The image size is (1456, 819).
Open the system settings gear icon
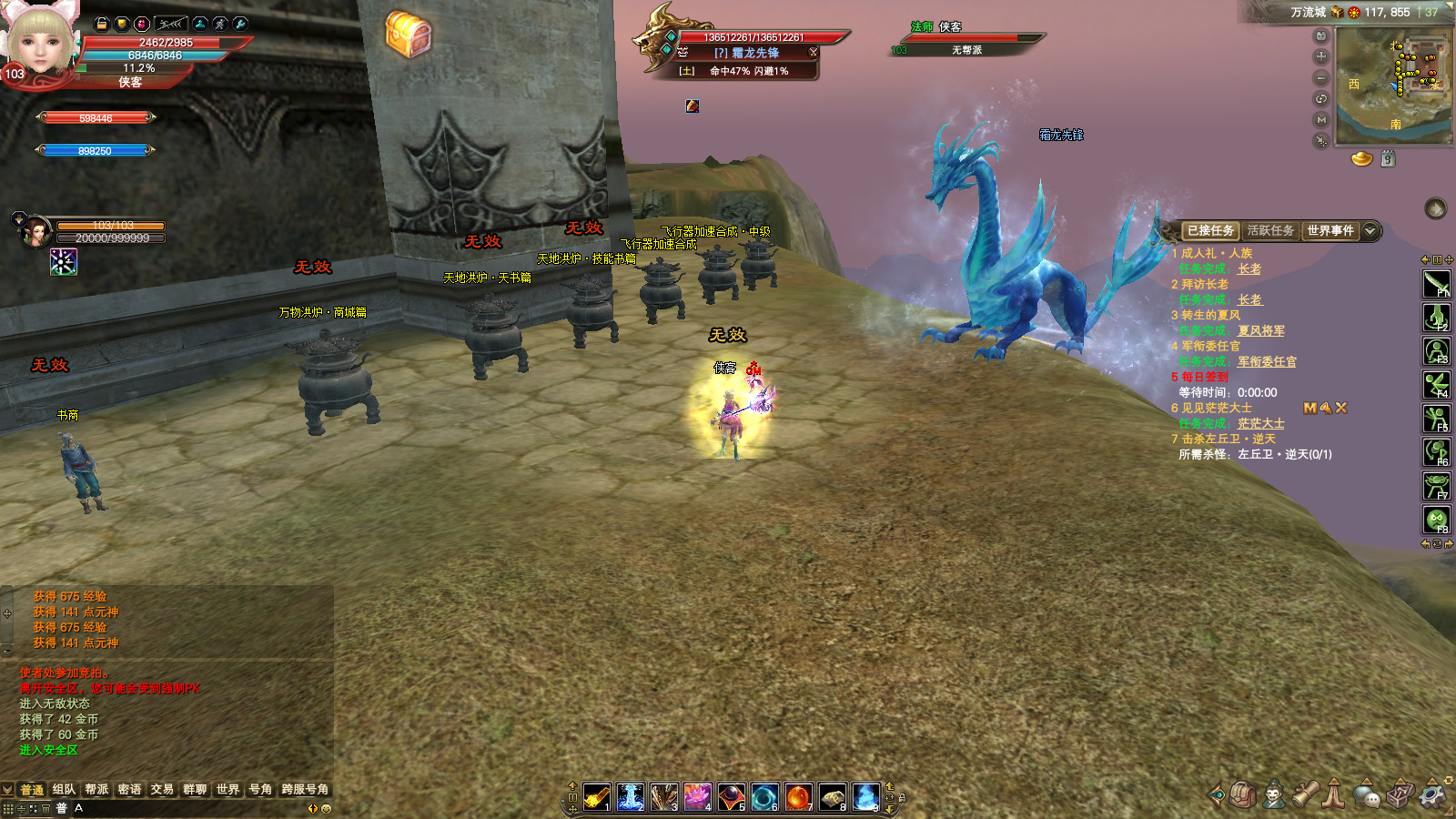(1432, 794)
